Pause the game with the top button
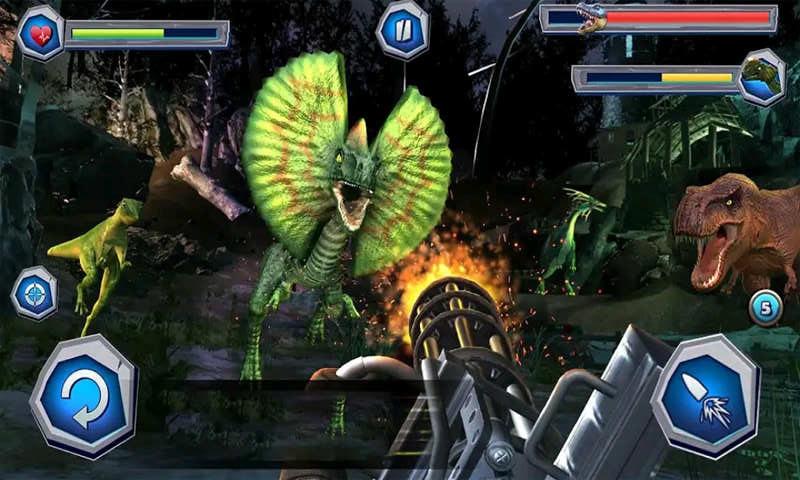Viewport: 800px width, 480px height. pyautogui.click(x=402, y=30)
